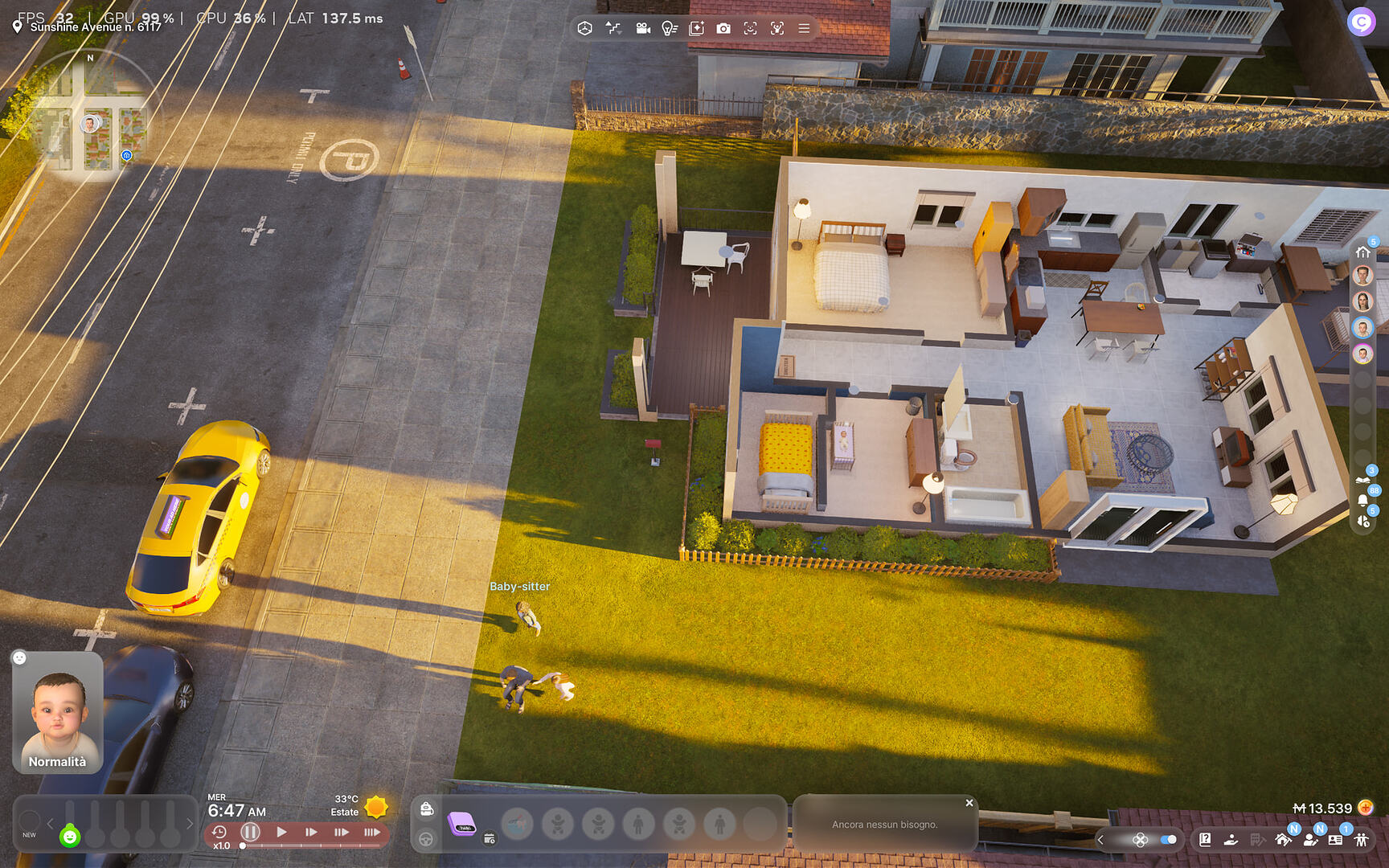Screen dimensions: 1389x868
Task: Turn off the blue toggle beside the drone icon
Action: [x=1167, y=840]
